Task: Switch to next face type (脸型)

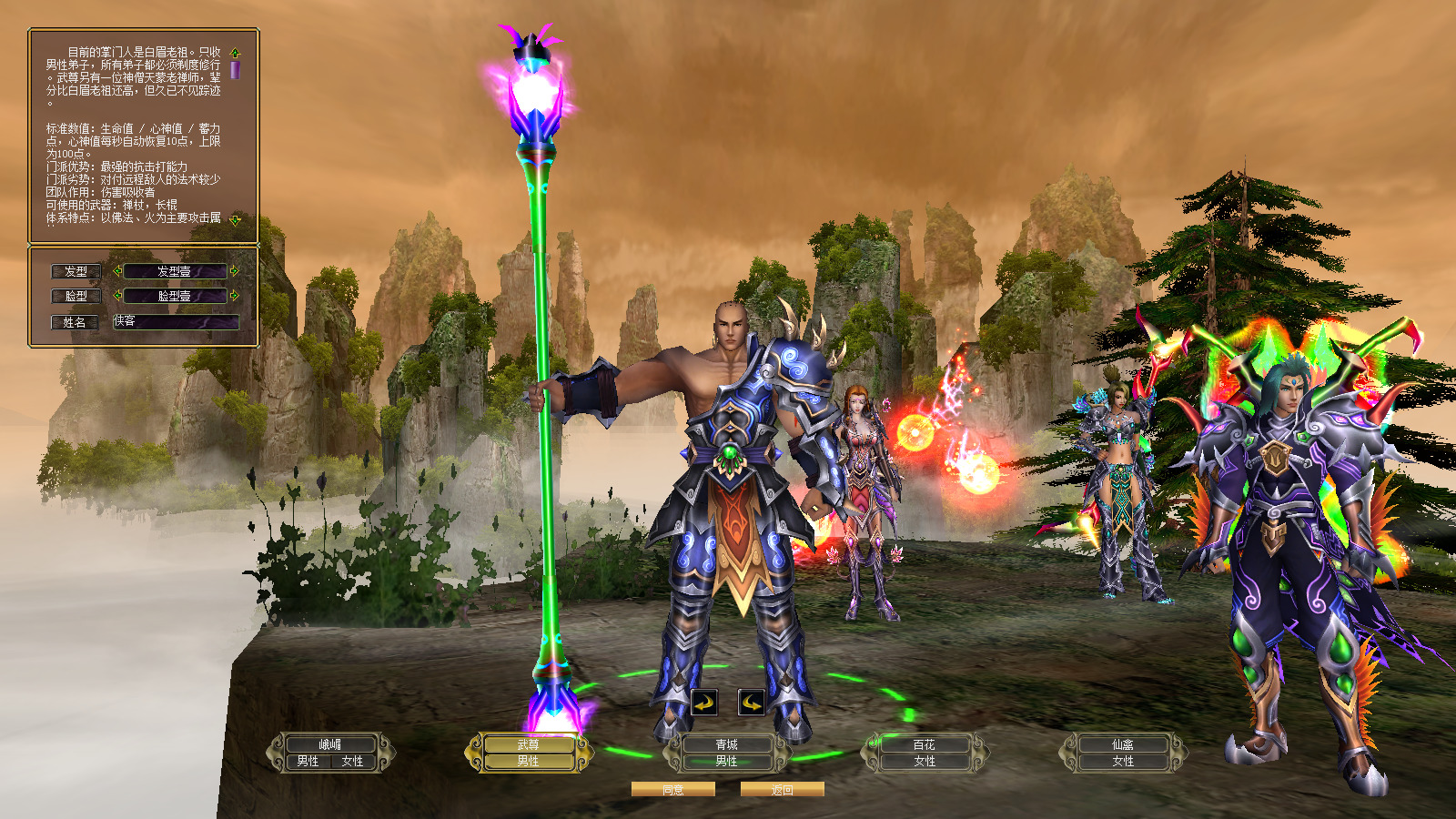Action: coord(234,295)
